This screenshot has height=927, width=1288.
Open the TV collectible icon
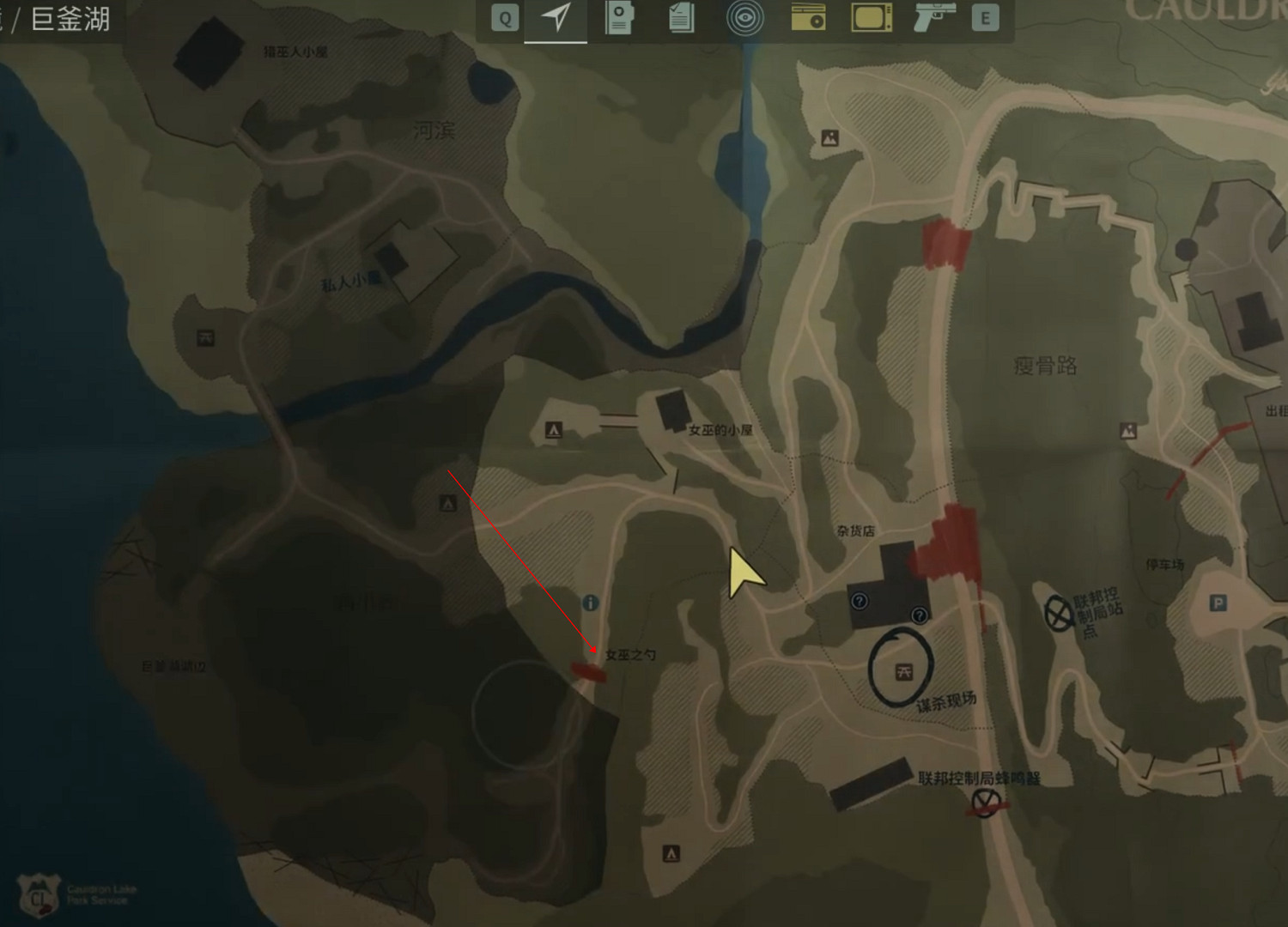click(870, 19)
